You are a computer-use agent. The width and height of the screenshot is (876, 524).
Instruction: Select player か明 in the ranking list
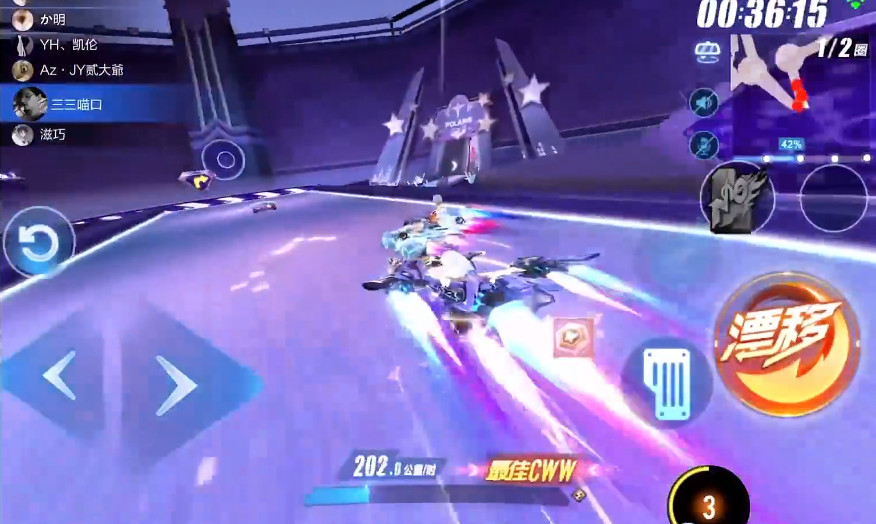point(50,19)
